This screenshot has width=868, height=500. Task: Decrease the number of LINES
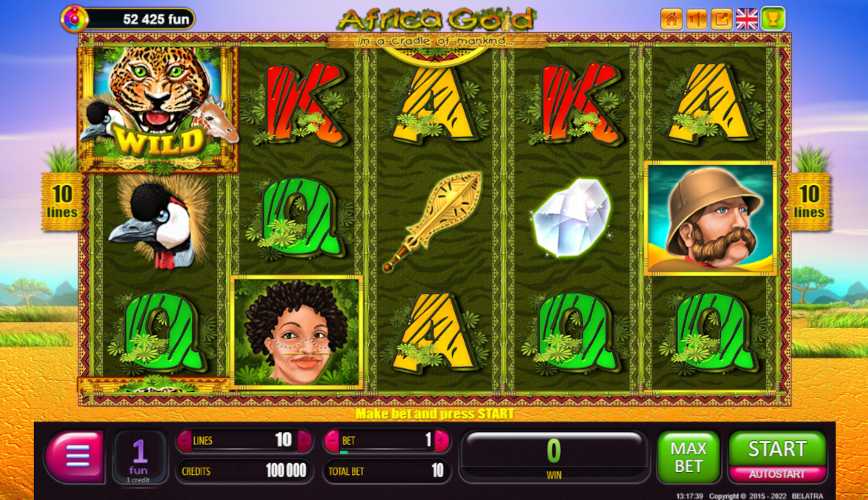(184, 441)
